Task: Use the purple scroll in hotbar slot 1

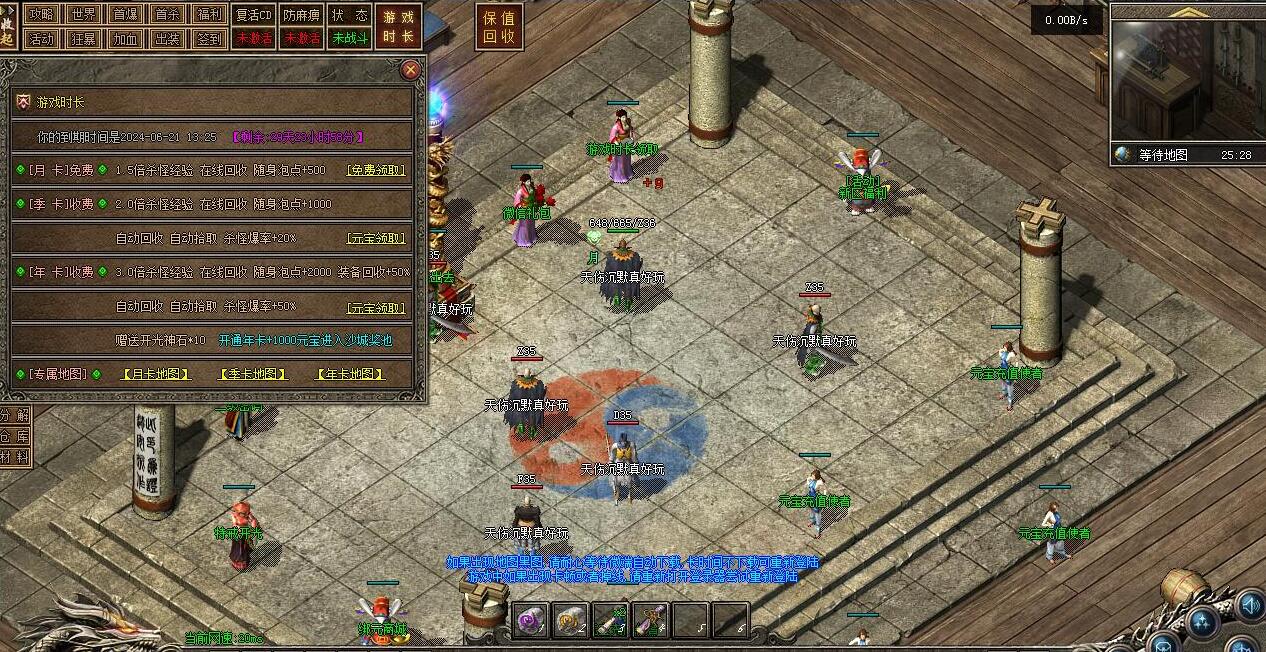Action: point(530,620)
